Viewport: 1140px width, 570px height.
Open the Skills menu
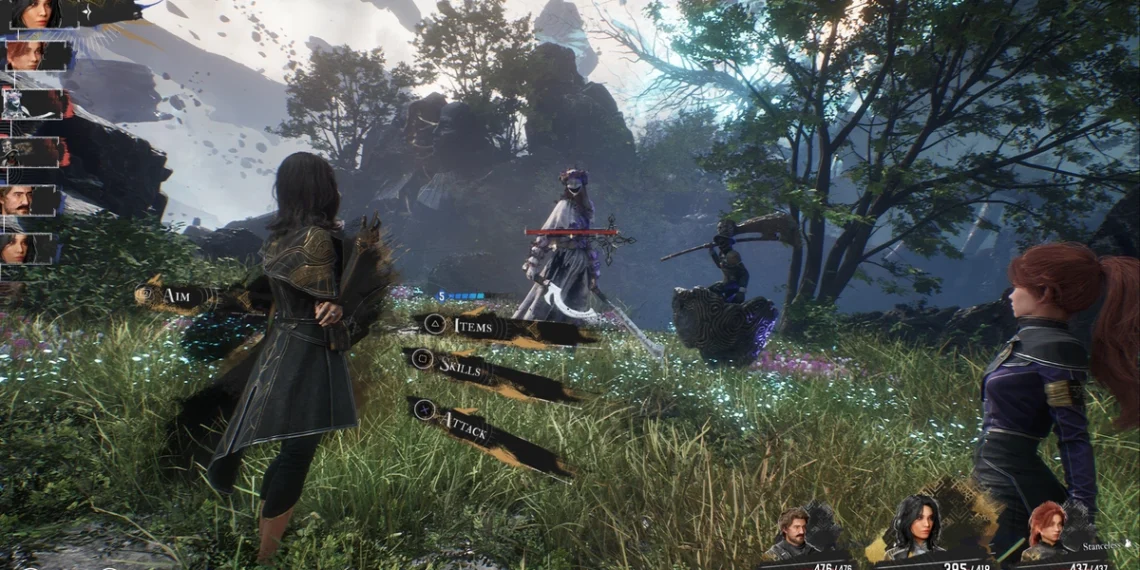[x=462, y=366]
